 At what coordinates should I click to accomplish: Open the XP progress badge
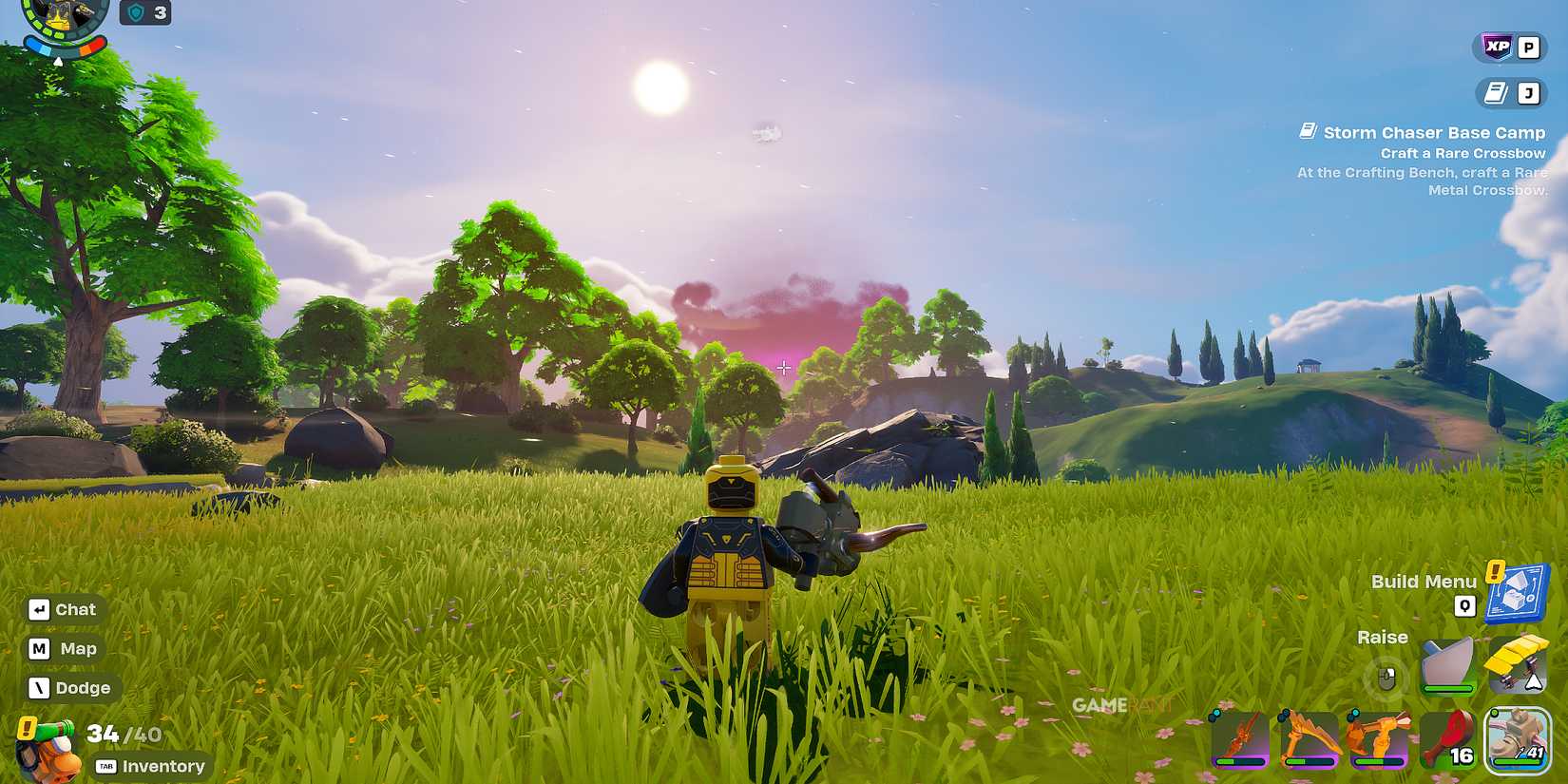point(1495,46)
